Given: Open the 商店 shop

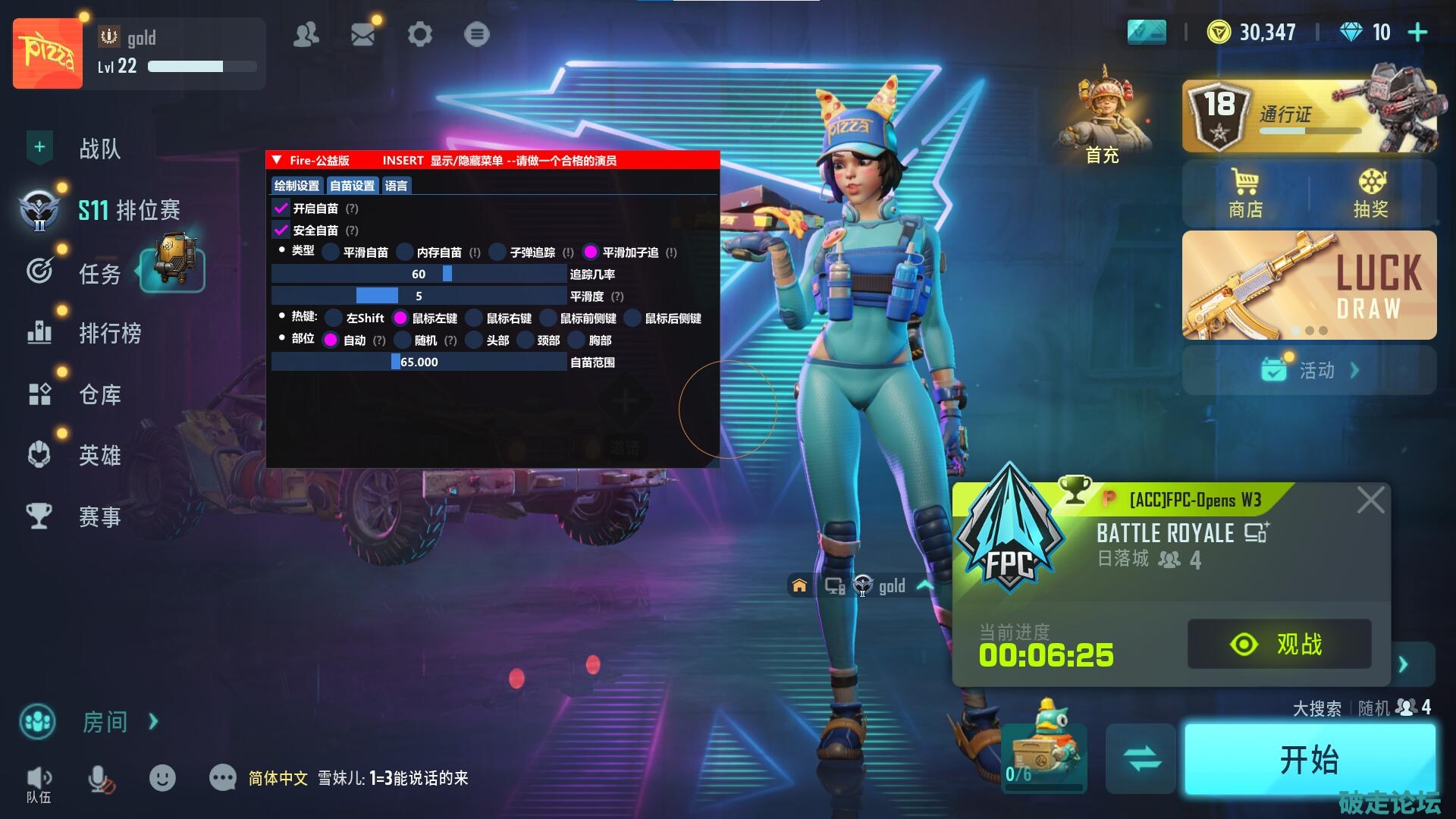Looking at the screenshot, I should tap(1245, 193).
